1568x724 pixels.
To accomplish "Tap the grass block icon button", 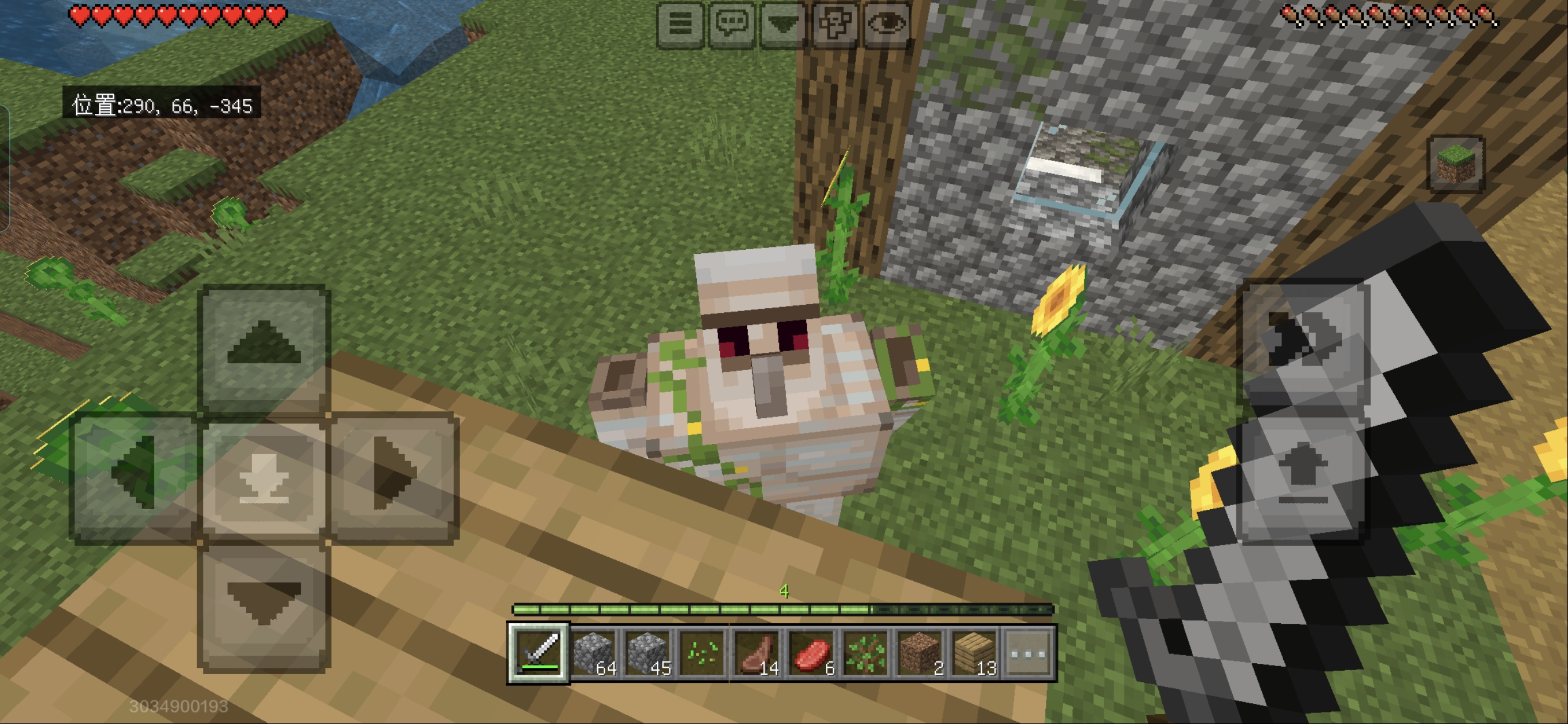I will (x=1456, y=164).
